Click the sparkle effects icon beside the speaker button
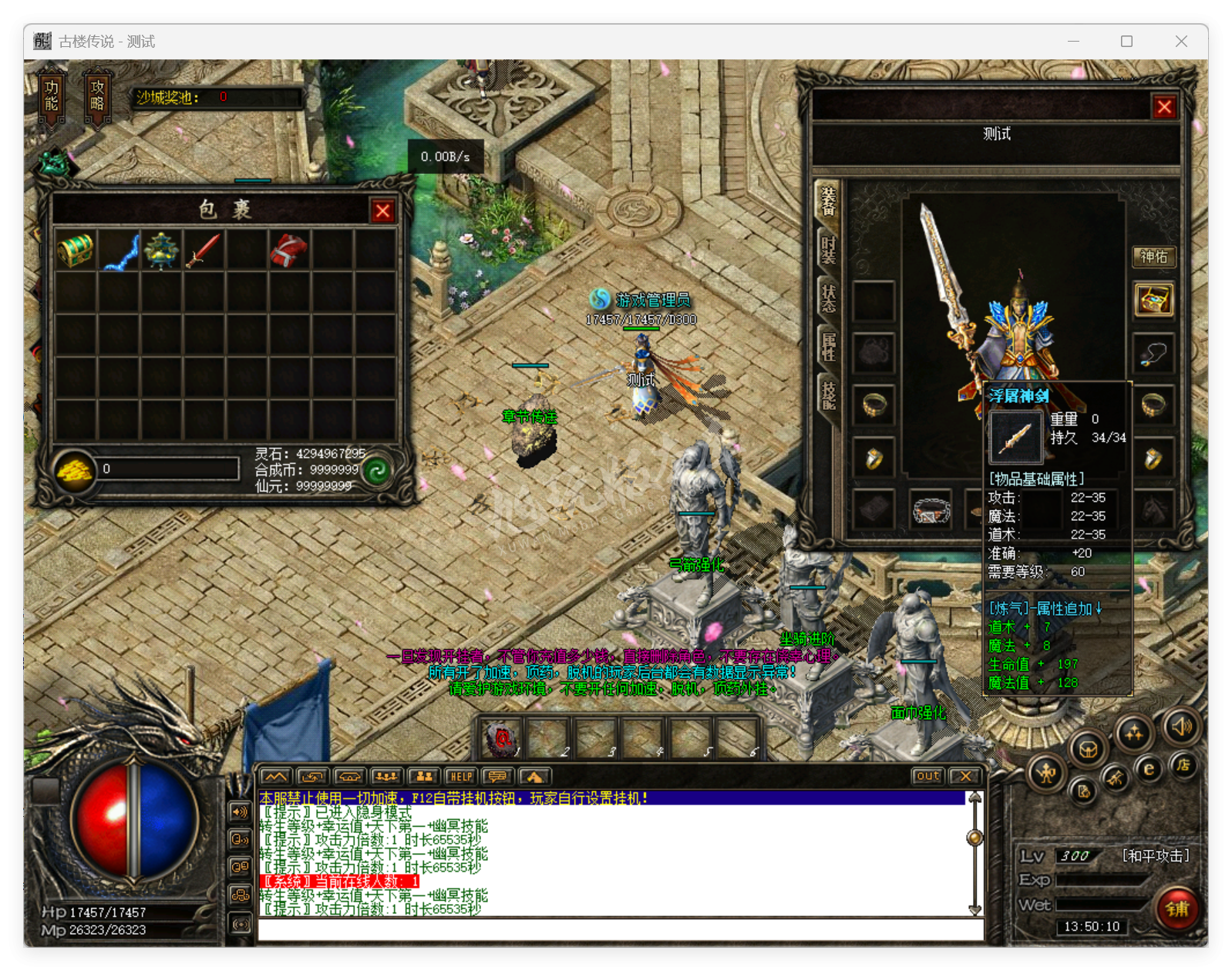The image size is (1232, 971). (1134, 733)
